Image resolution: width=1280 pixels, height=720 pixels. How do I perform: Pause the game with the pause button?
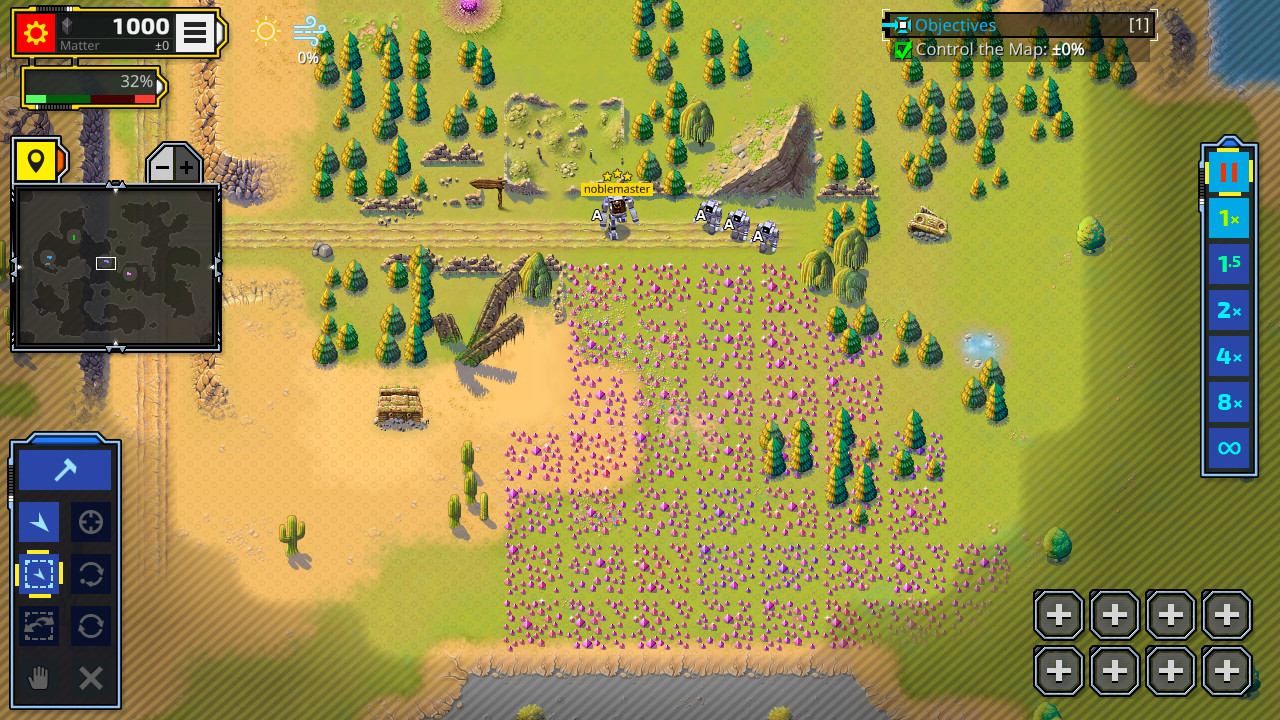click(x=1228, y=171)
